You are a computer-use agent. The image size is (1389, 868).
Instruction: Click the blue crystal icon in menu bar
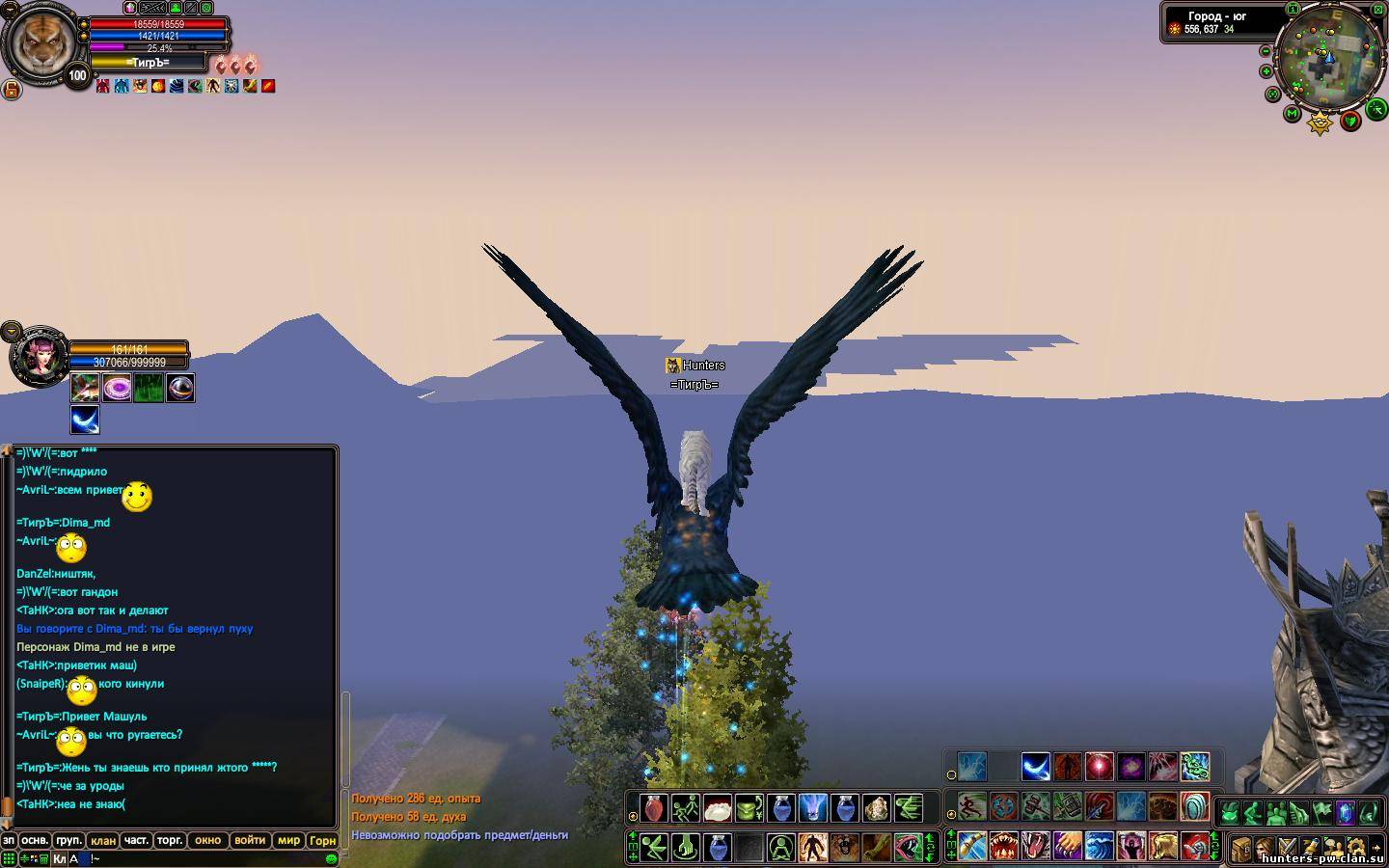[1344, 812]
